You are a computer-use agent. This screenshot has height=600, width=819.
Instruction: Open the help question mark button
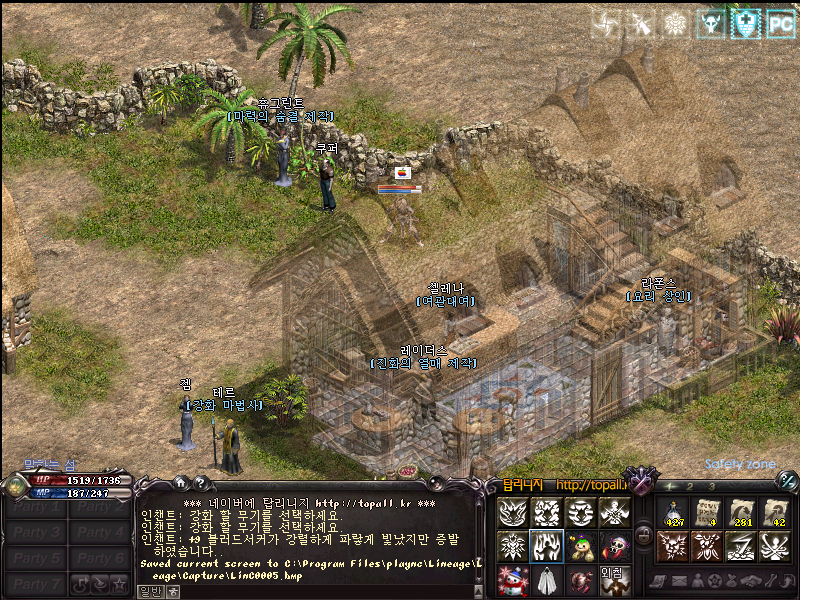[x=199, y=483]
